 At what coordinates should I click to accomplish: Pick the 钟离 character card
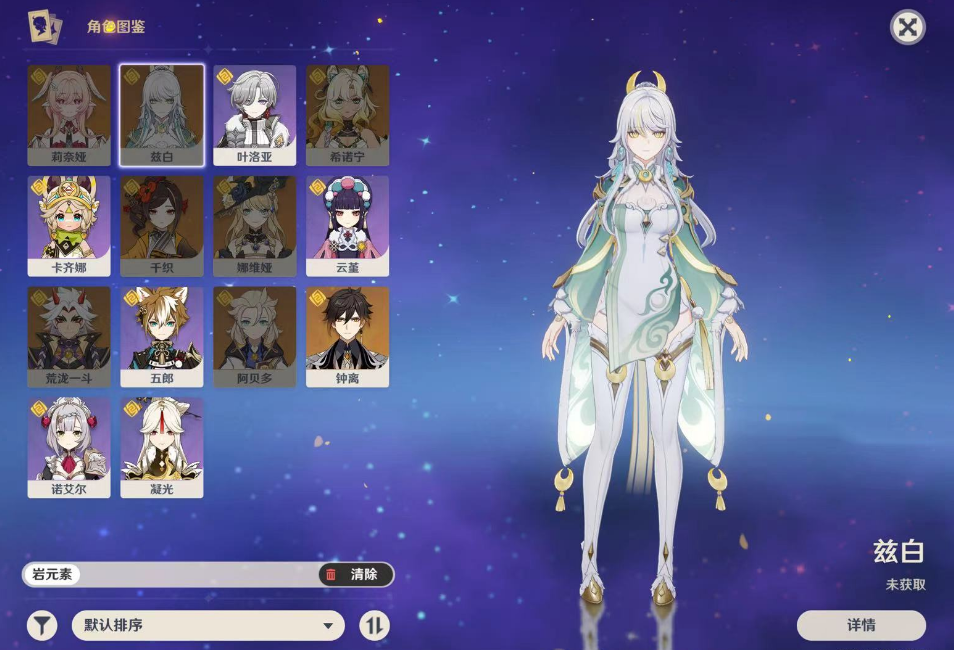click(347, 337)
